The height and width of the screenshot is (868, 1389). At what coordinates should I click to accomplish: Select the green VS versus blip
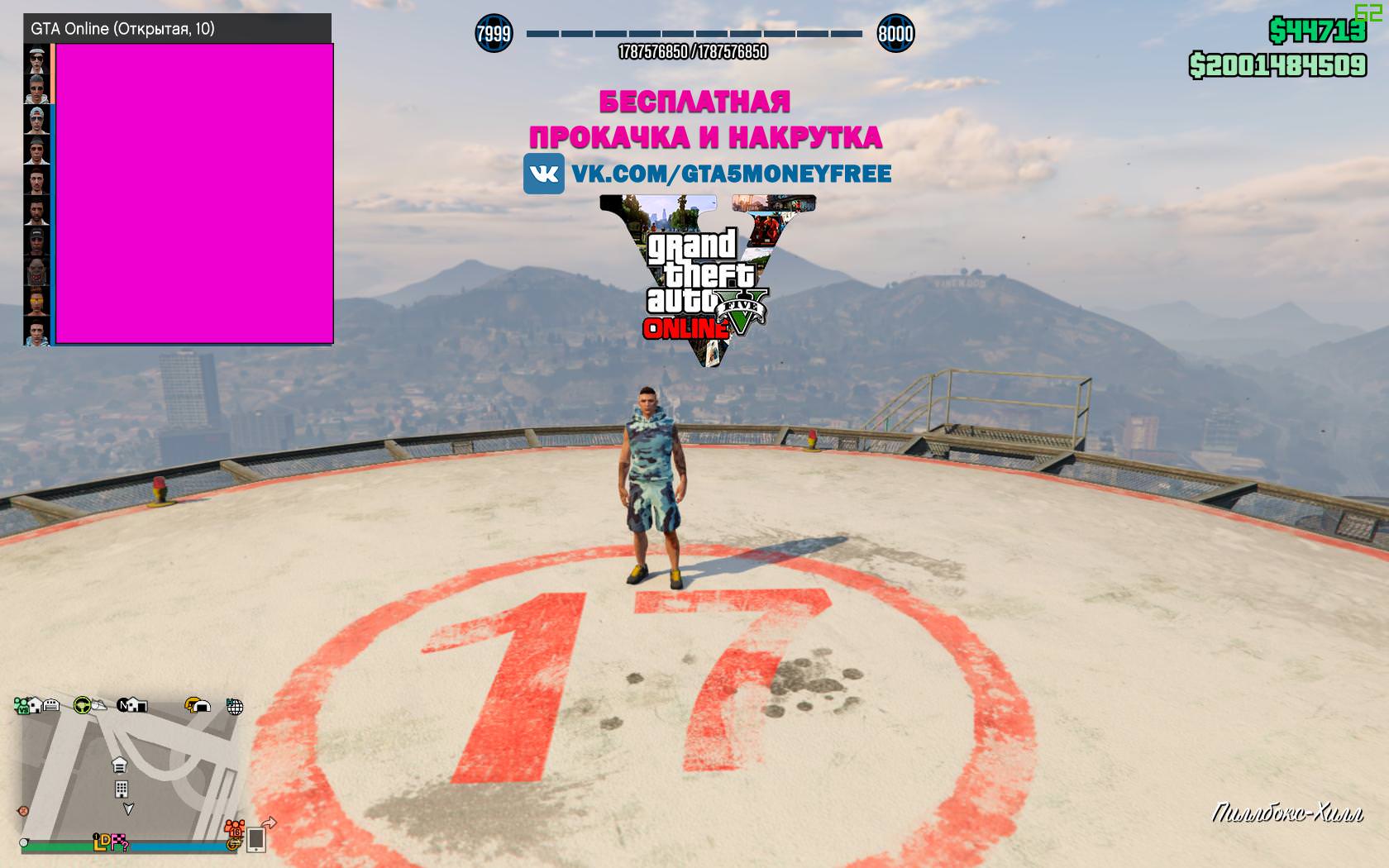tap(22, 705)
